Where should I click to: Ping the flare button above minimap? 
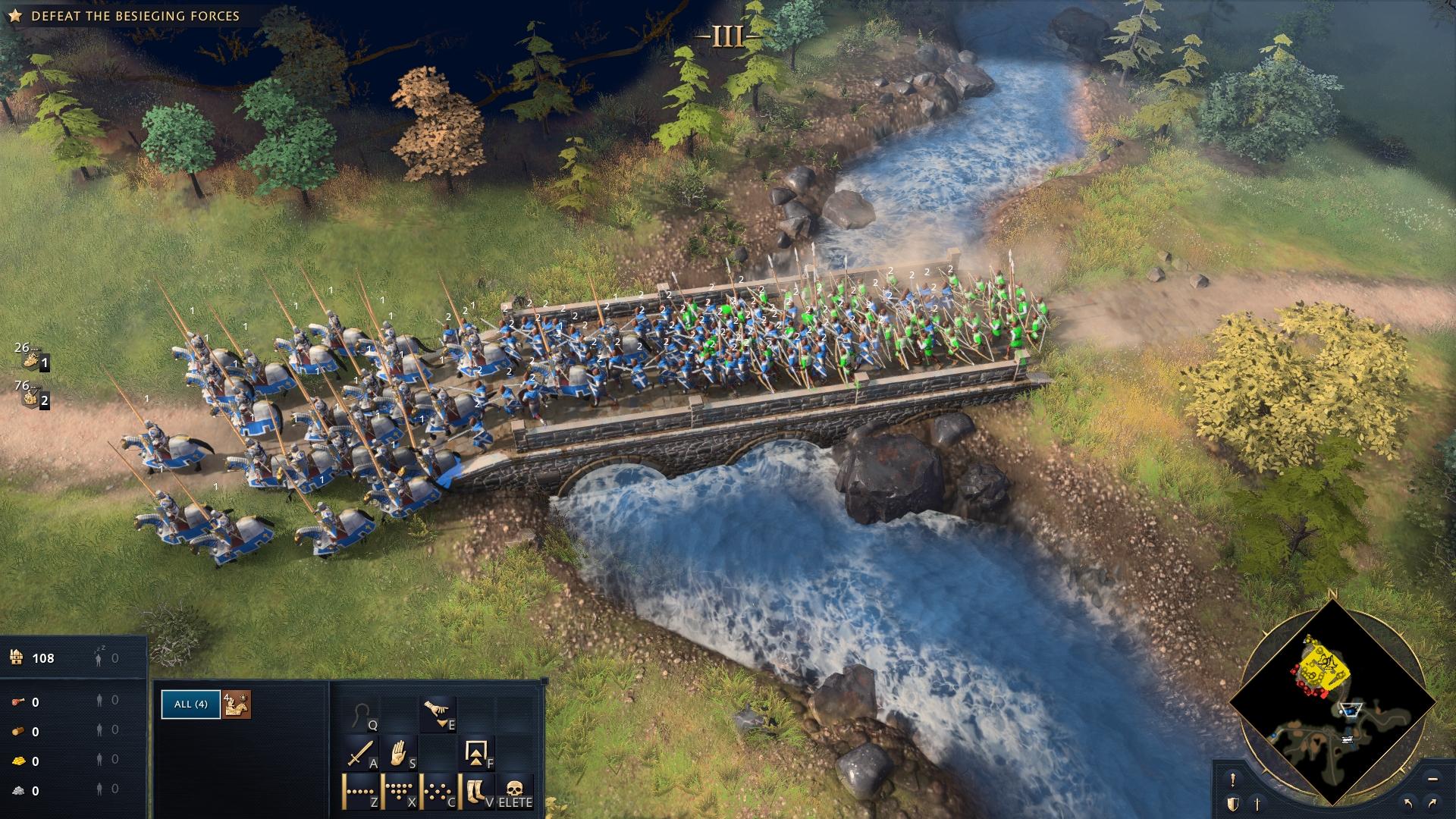(x=1232, y=779)
